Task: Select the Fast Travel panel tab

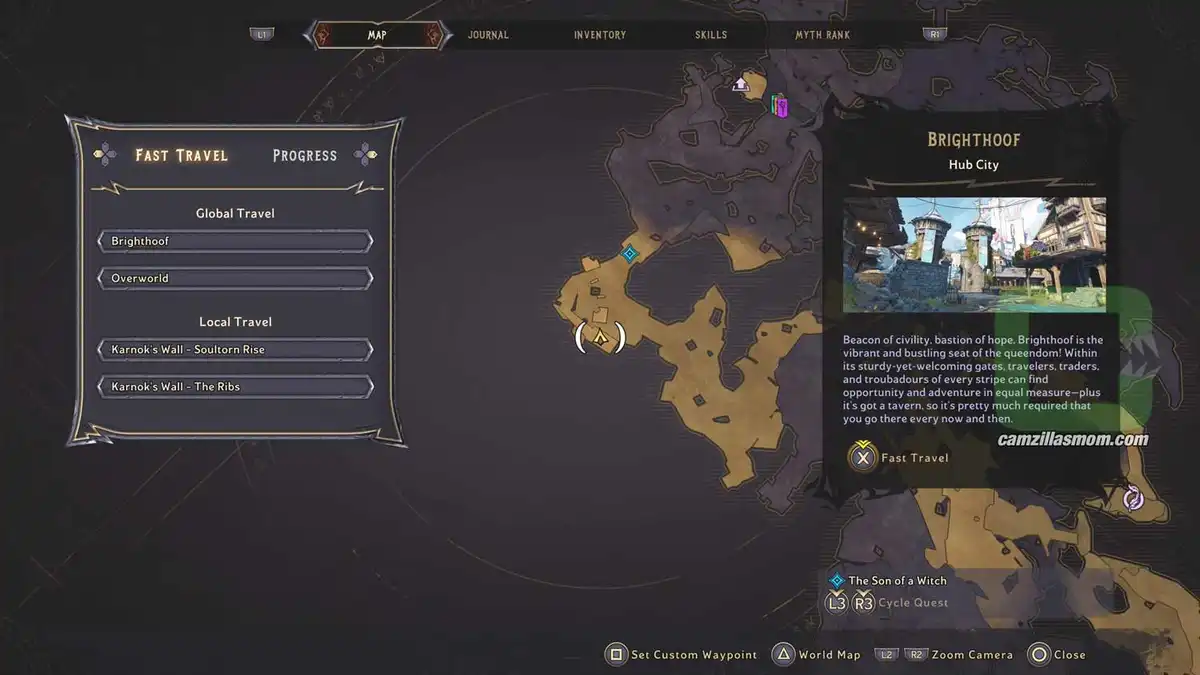Action: point(182,155)
